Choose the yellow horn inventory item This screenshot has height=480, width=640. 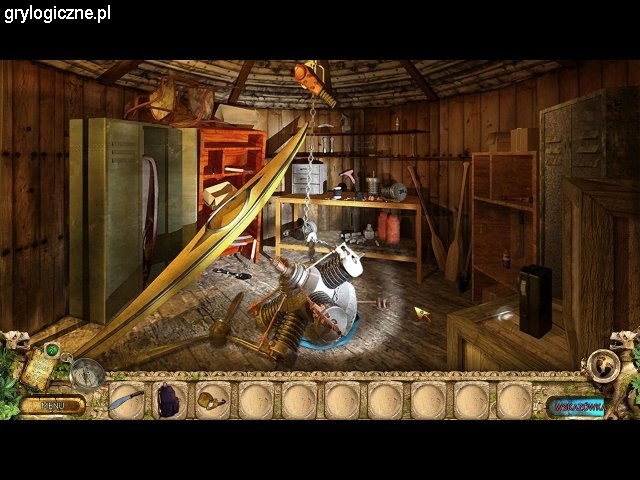[x=212, y=400]
